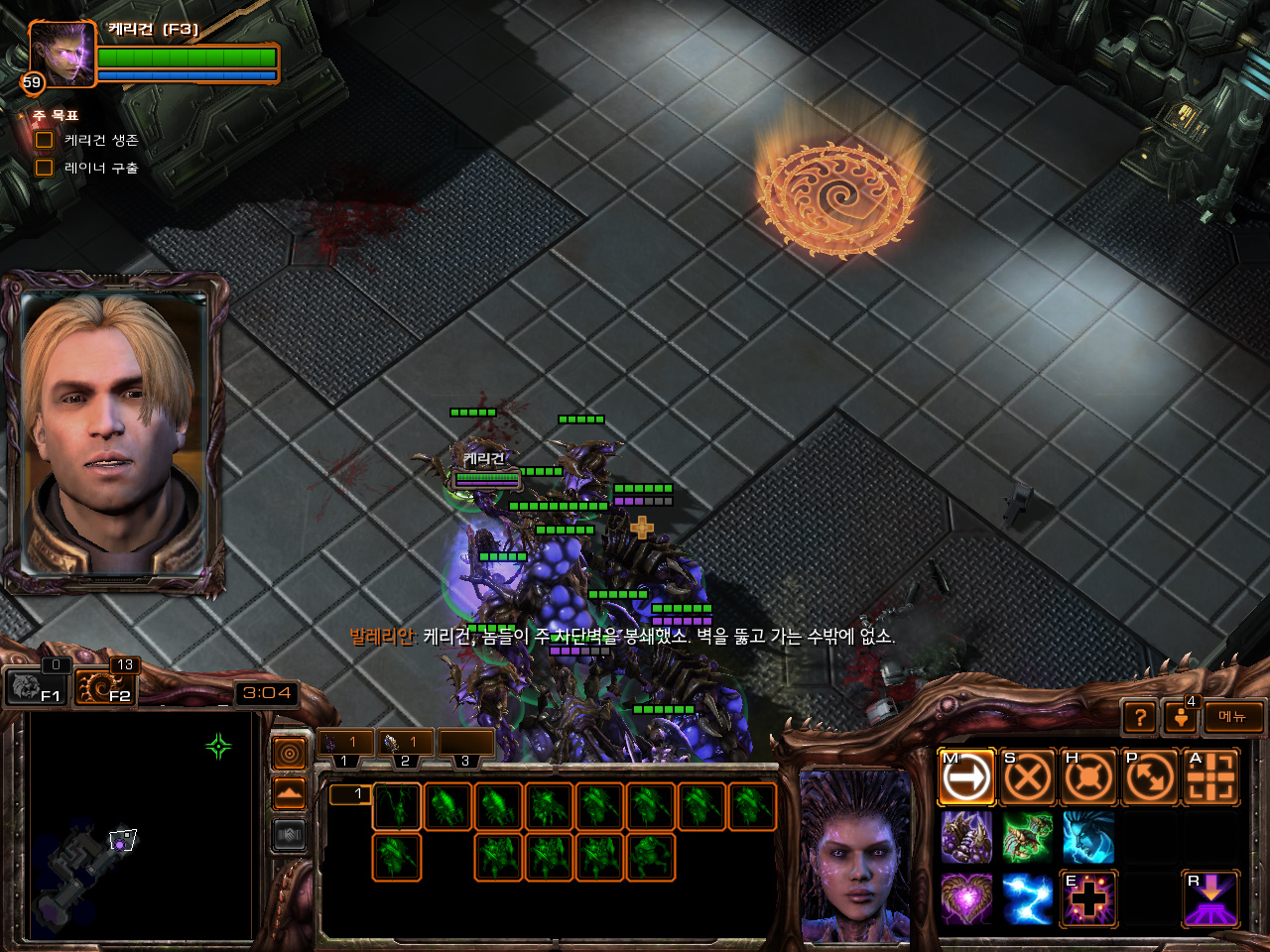Screen dimensions: 1270x952
Task: Select control group 1 tab
Action: [x=345, y=744]
